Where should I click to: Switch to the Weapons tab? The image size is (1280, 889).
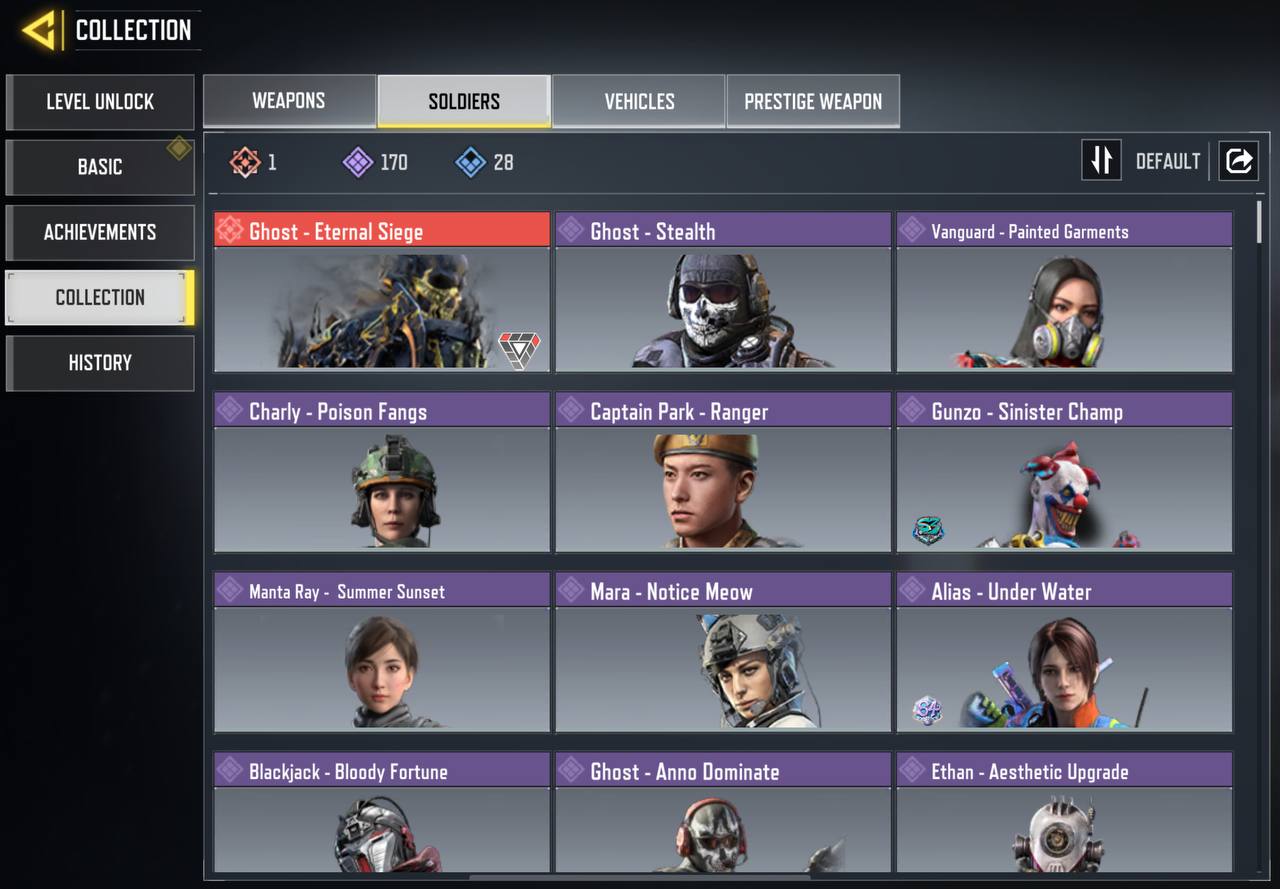[289, 101]
